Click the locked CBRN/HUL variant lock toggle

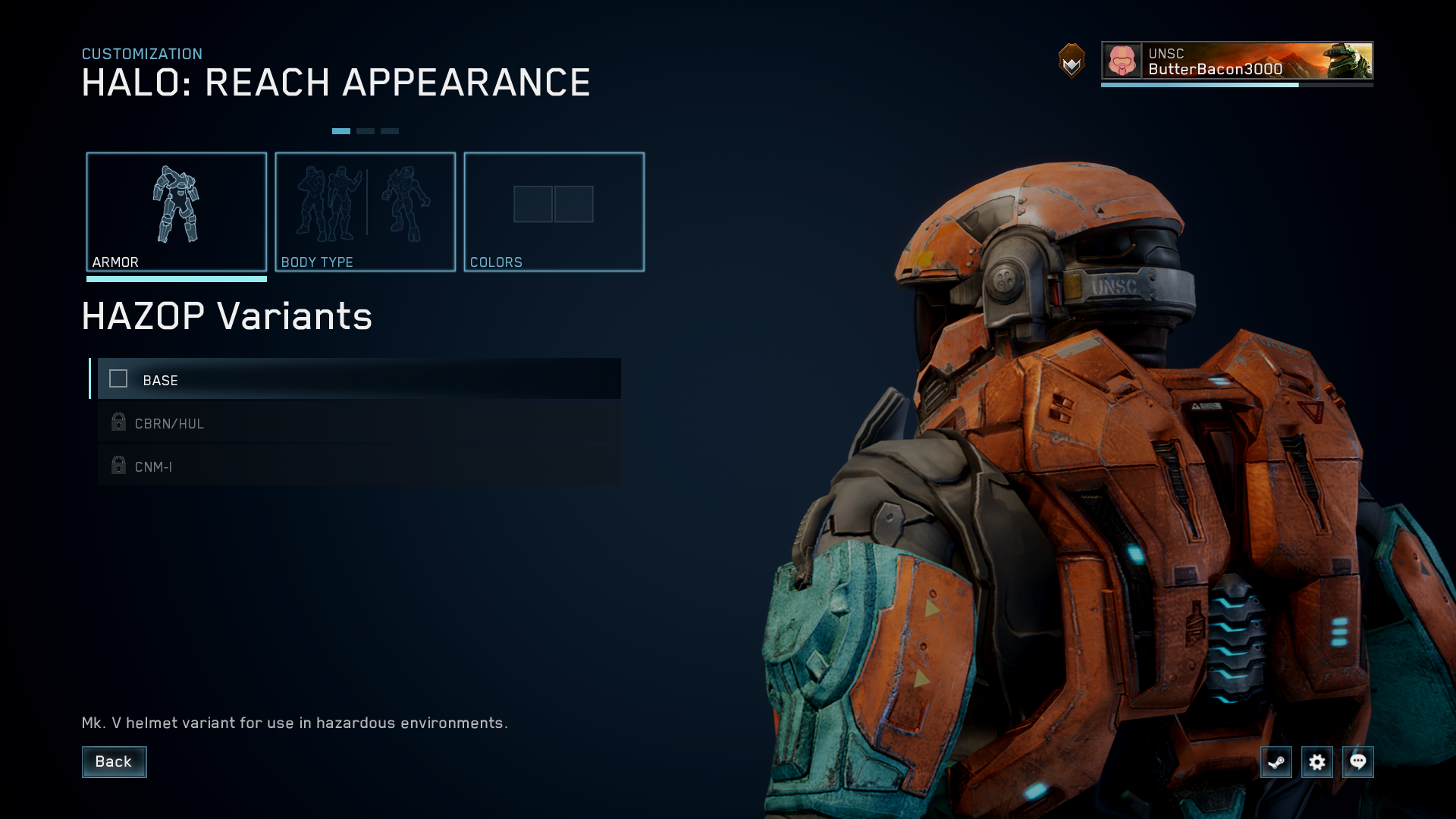pos(118,422)
